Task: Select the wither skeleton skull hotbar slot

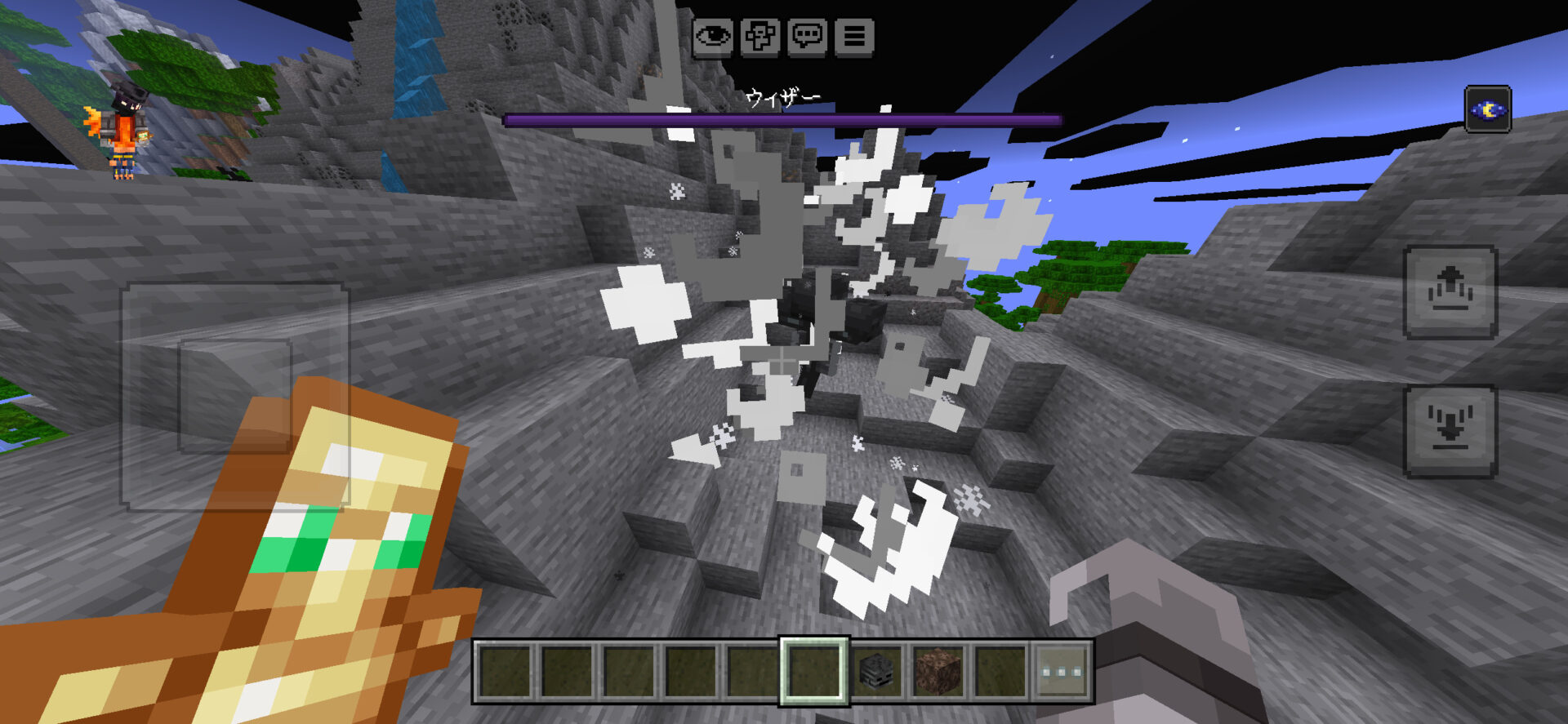Action: tap(876, 671)
